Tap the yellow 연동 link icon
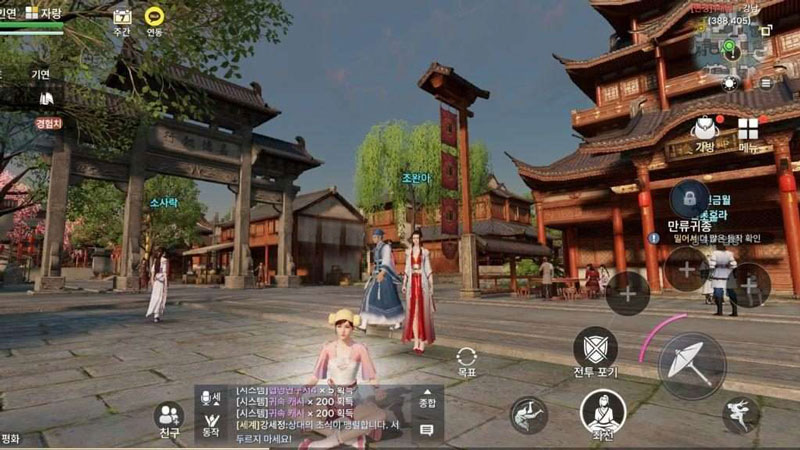This screenshot has width=800, height=450. tap(153, 17)
